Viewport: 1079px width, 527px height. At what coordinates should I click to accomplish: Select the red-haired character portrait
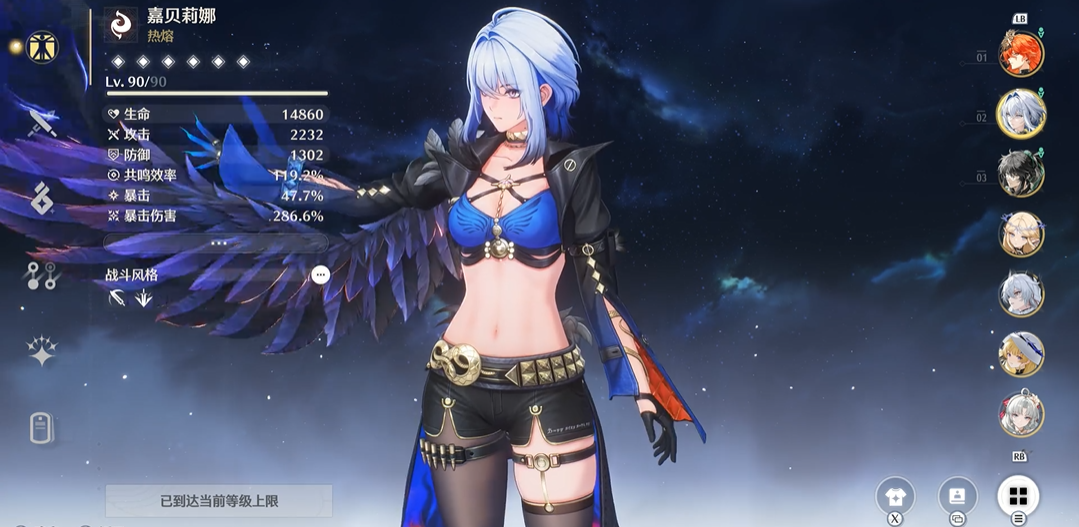1021,53
